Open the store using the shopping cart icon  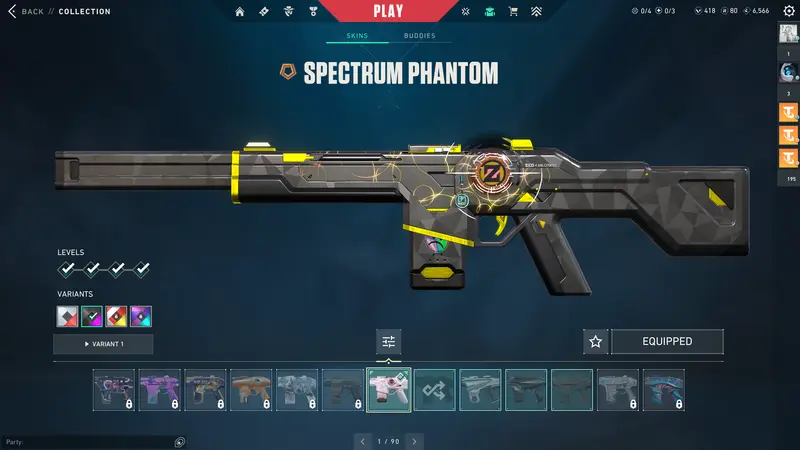coord(513,12)
